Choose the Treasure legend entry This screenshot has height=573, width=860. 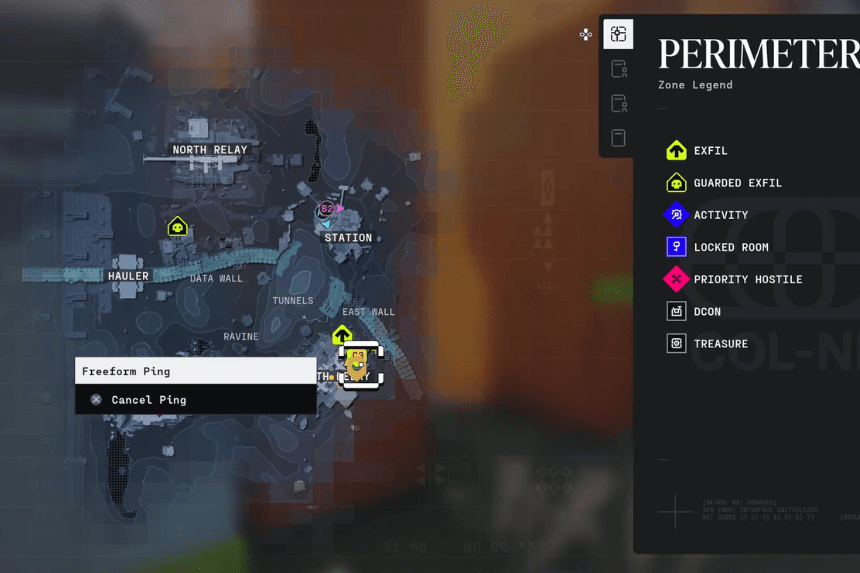(x=720, y=343)
